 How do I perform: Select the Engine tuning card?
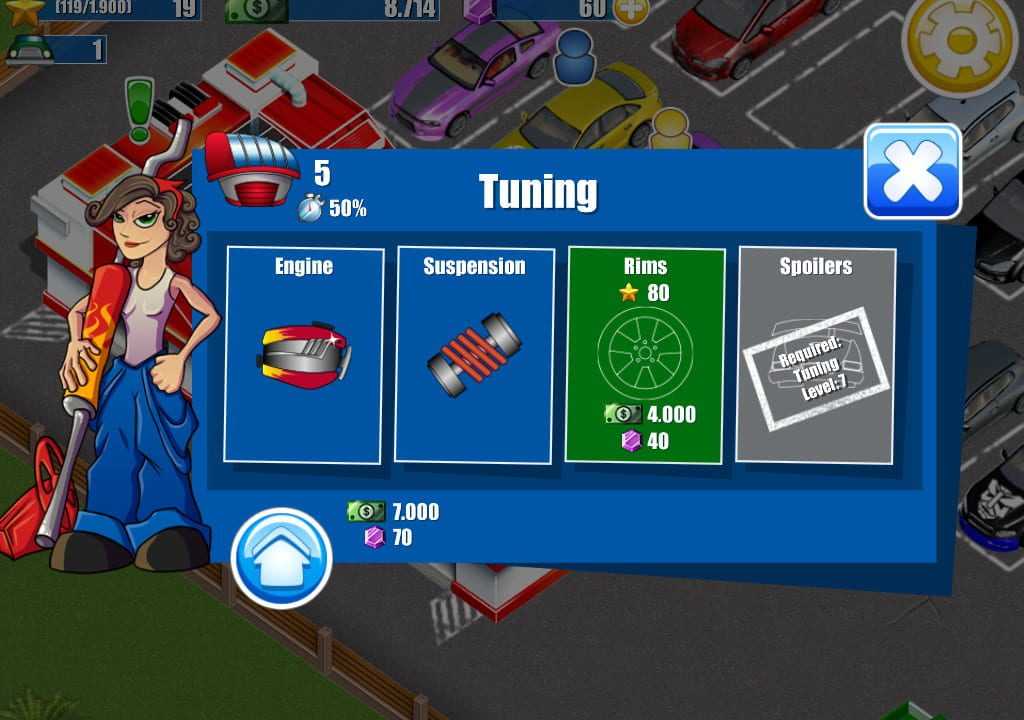click(x=304, y=355)
